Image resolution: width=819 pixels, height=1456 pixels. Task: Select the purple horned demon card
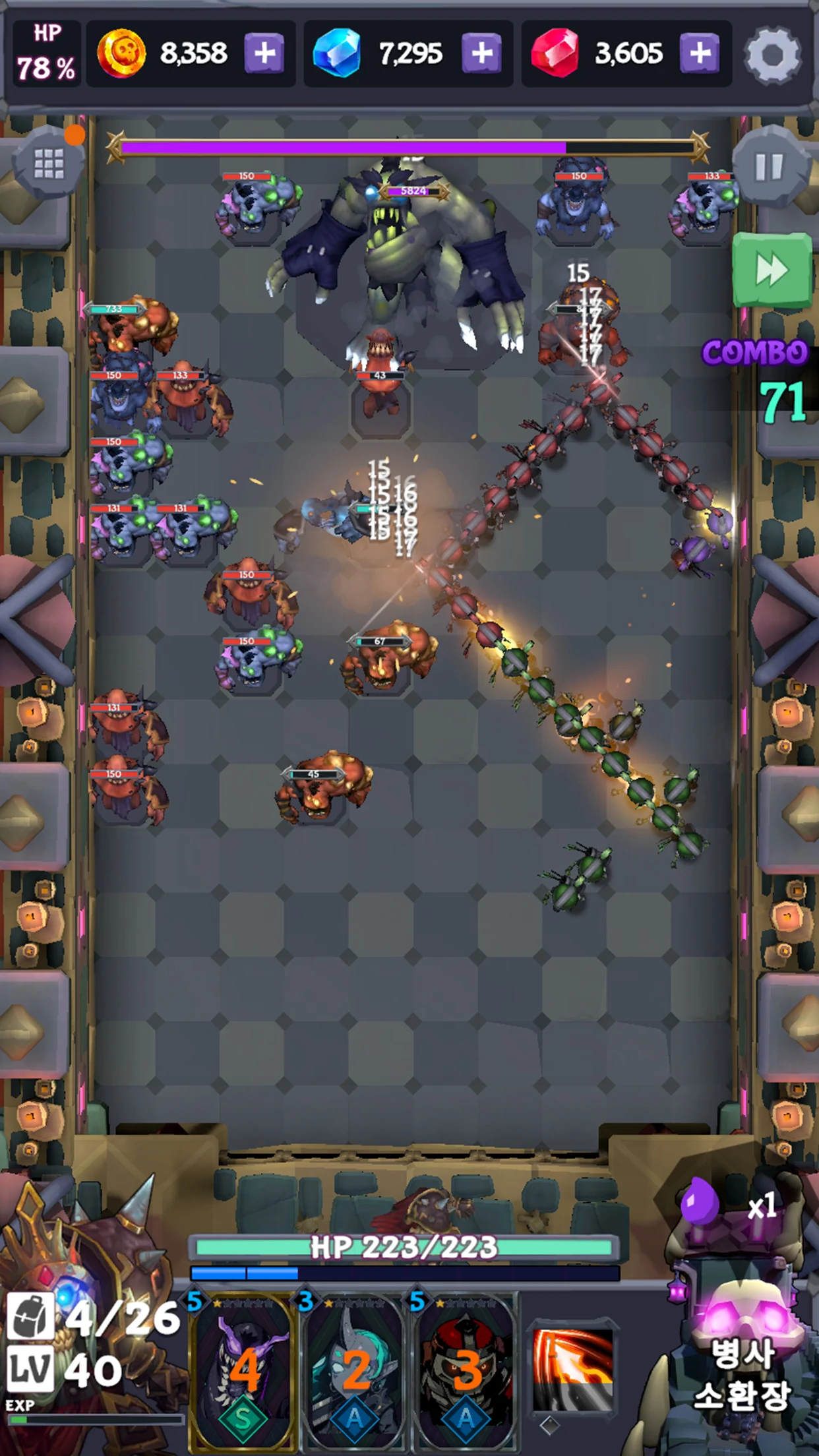(243, 1372)
